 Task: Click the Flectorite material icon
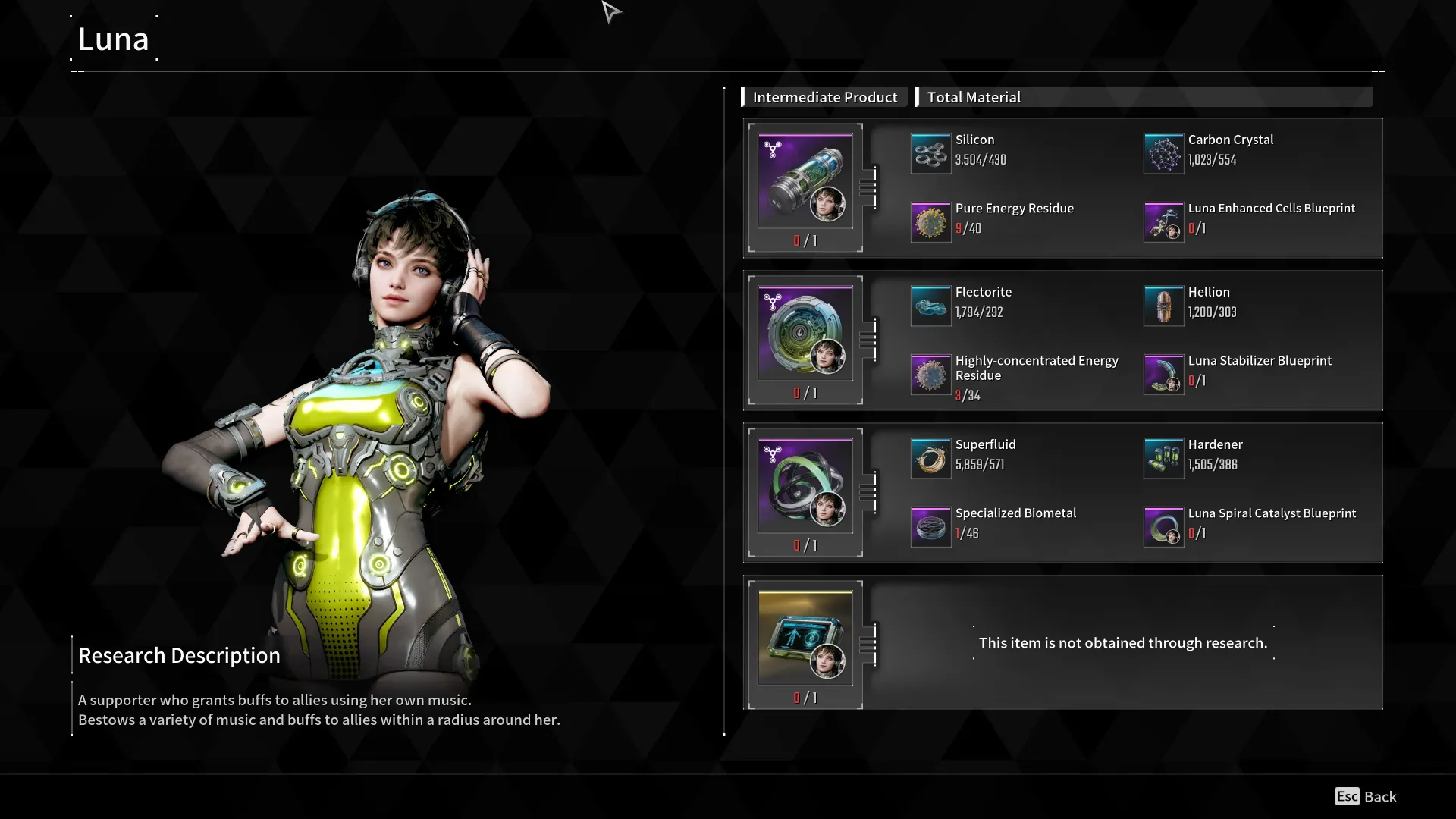click(x=930, y=306)
